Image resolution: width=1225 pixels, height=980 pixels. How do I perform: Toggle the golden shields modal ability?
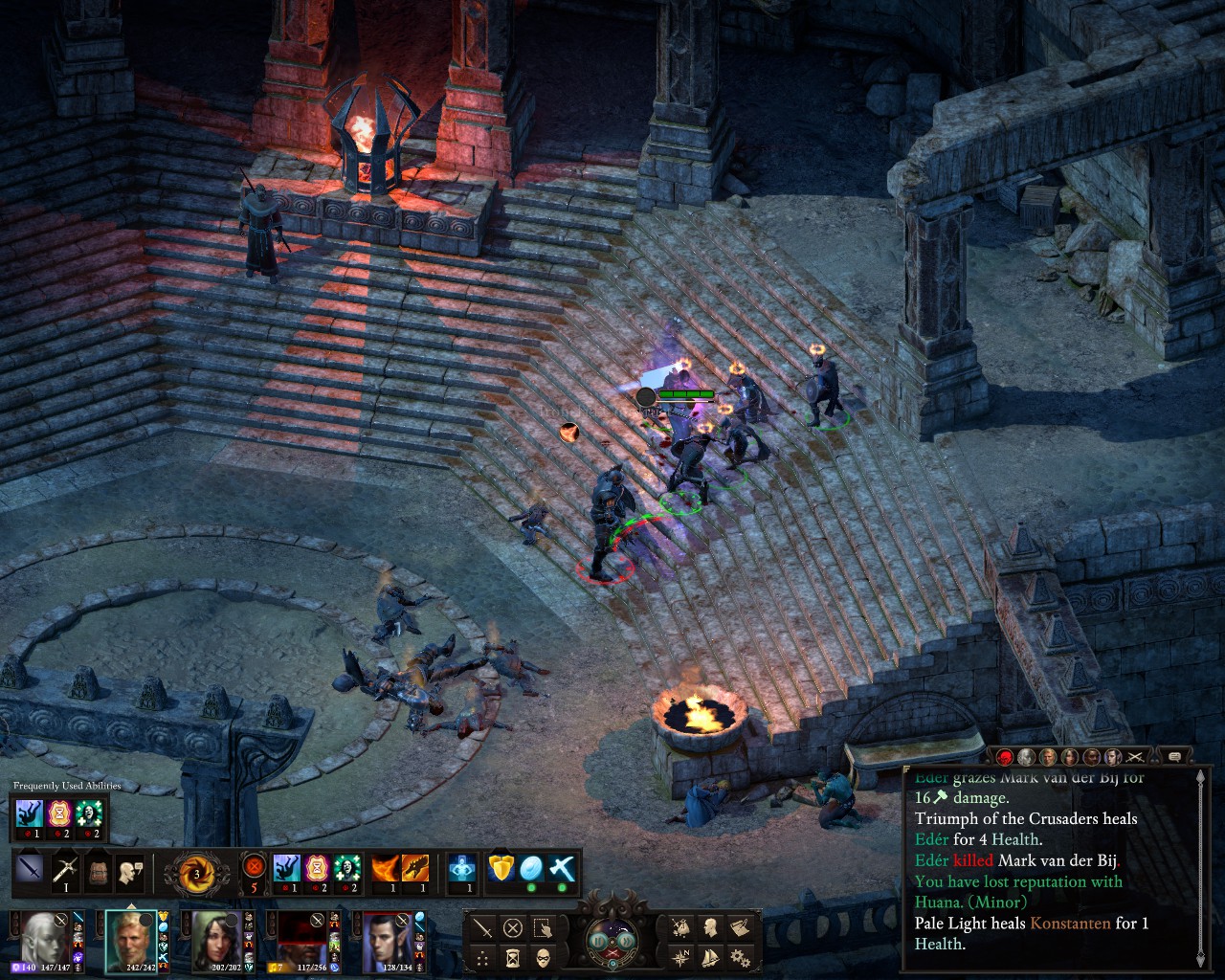[501, 869]
